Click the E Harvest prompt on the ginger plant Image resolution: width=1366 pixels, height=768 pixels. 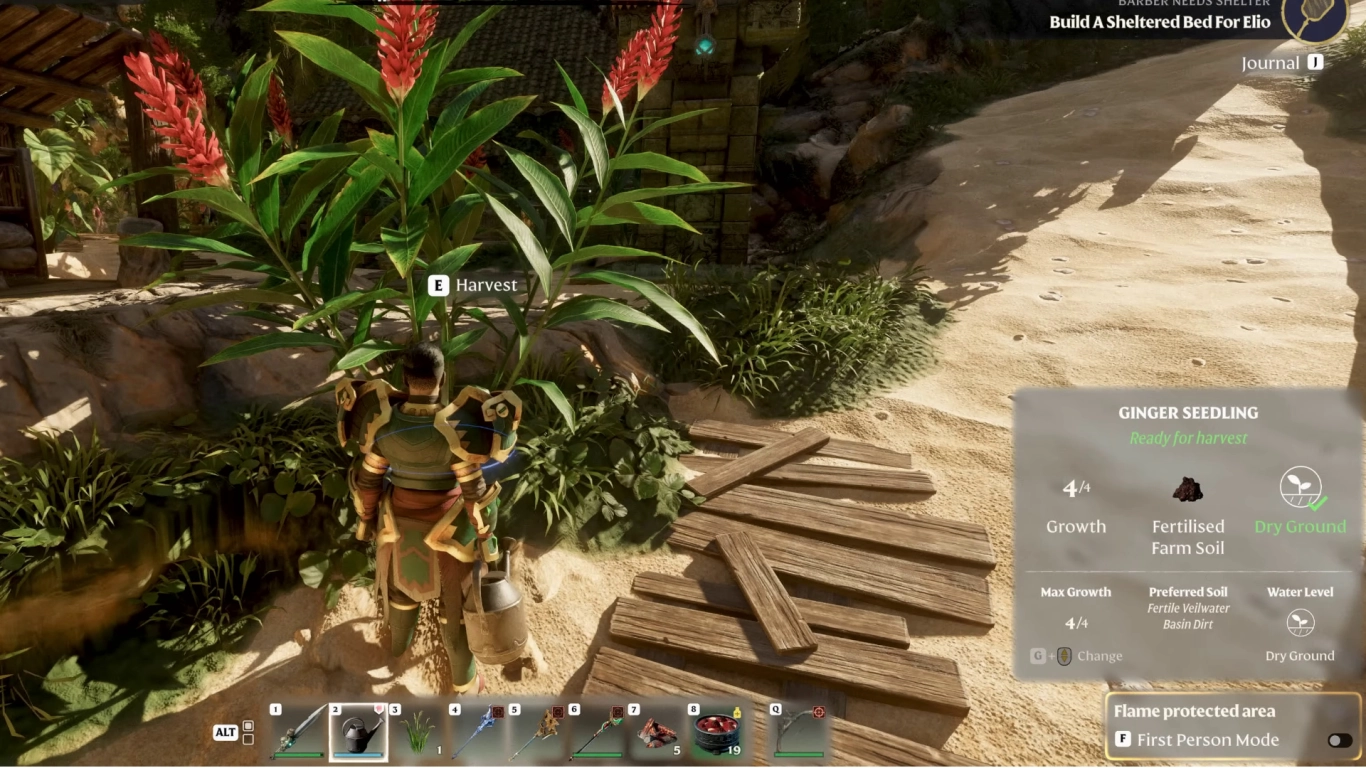472,284
